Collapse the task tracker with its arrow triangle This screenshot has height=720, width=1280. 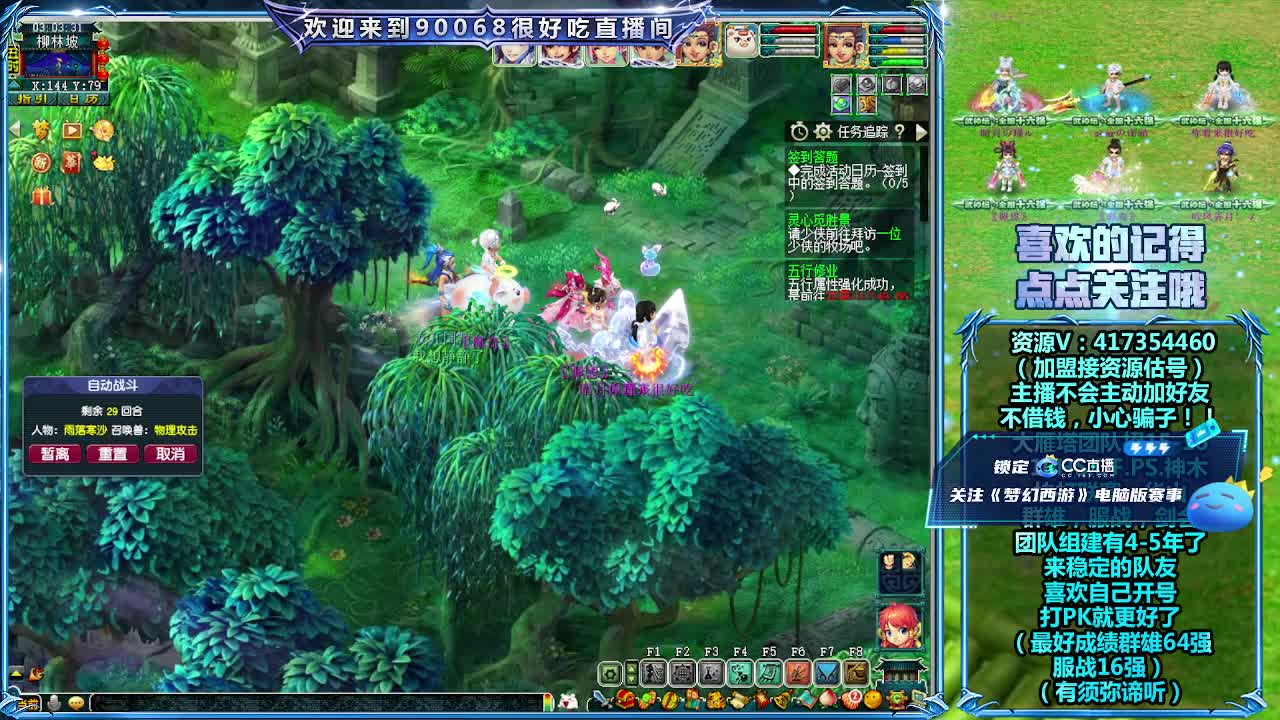(921, 131)
